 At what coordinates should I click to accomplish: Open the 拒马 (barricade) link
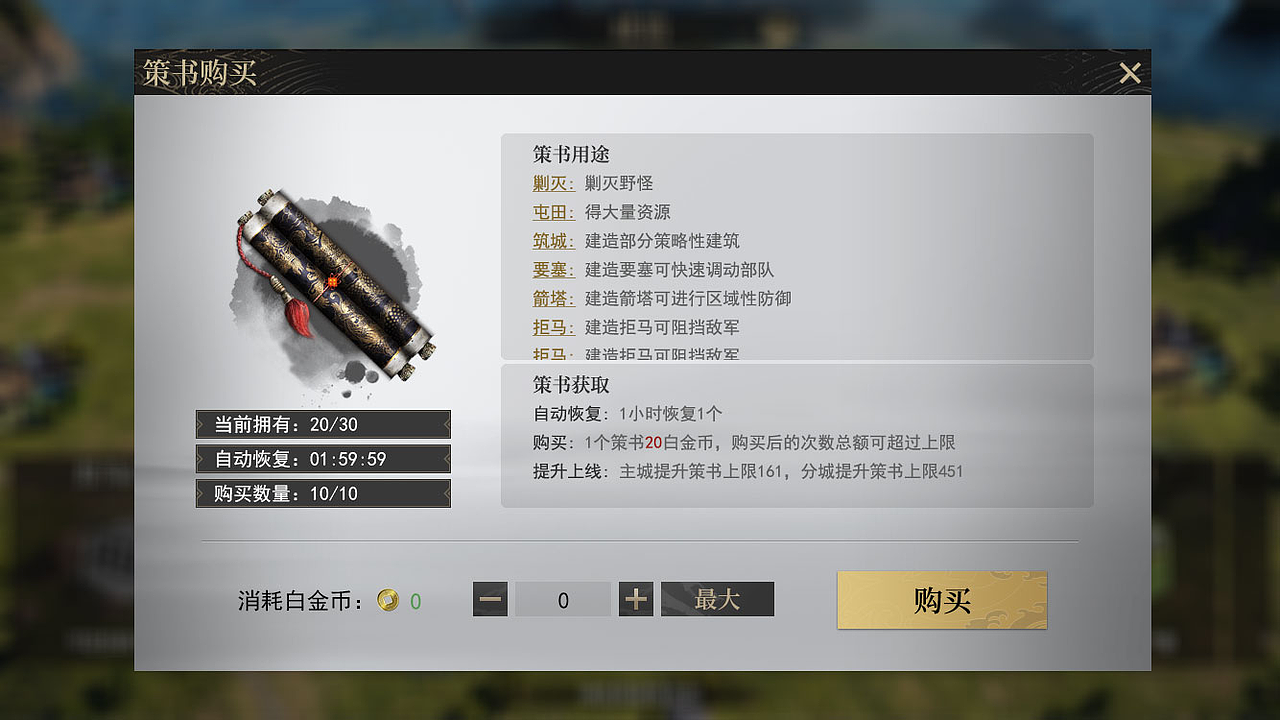point(553,327)
